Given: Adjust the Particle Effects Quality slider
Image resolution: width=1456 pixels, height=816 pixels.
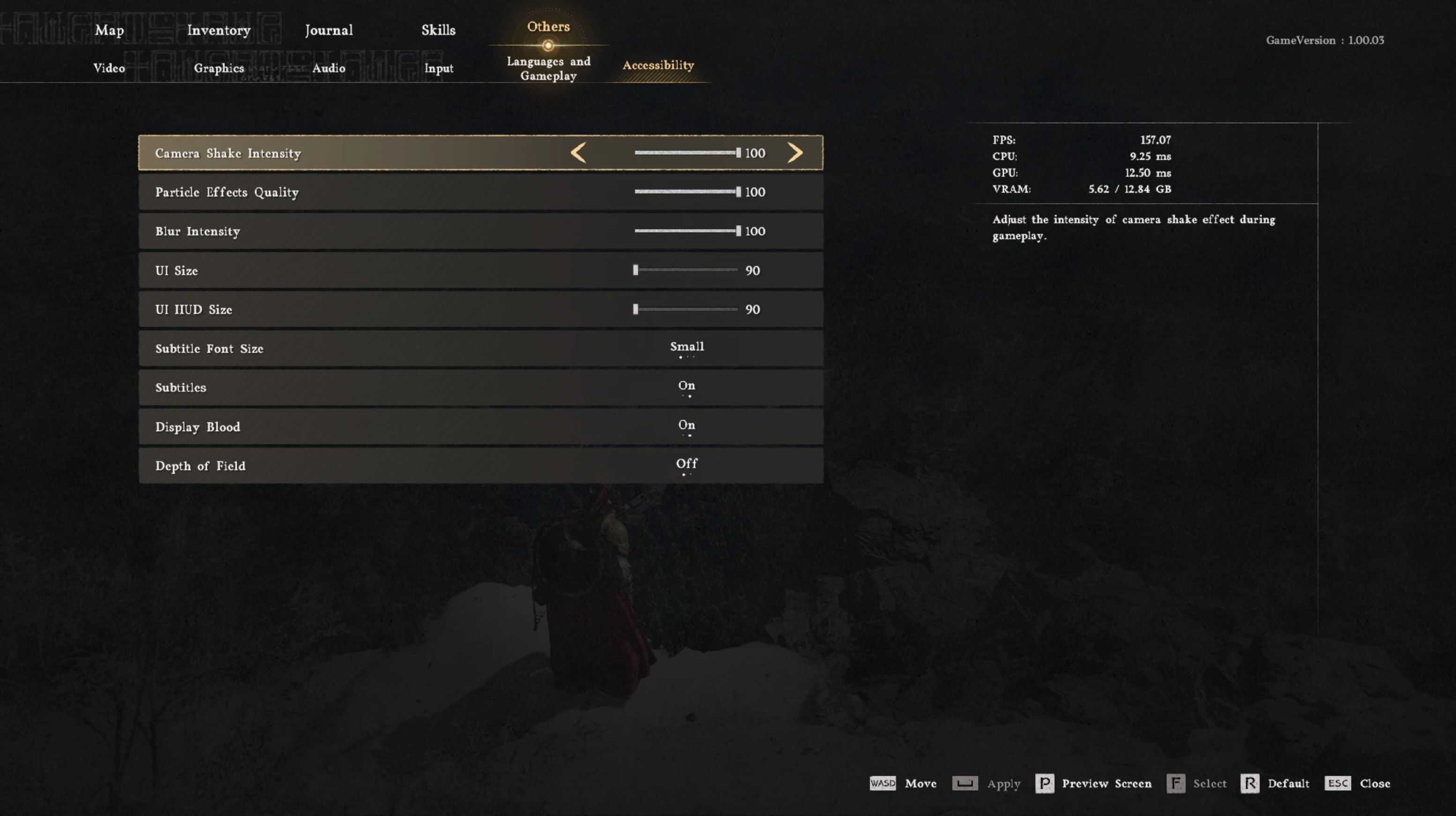Looking at the screenshot, I should point(686,192).
